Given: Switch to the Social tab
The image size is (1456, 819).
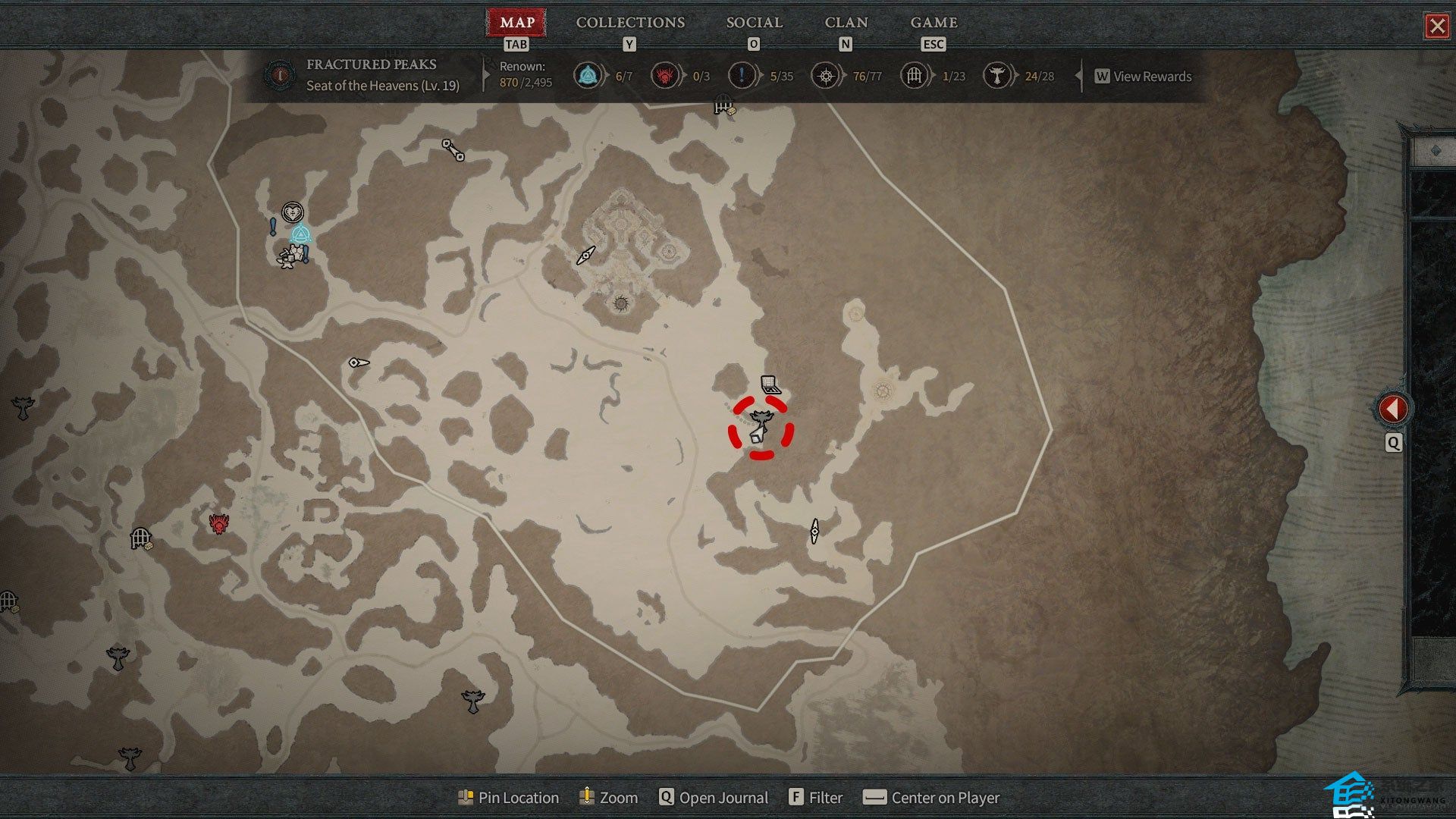Looking at the screenshot, I should tap(754, 23).
